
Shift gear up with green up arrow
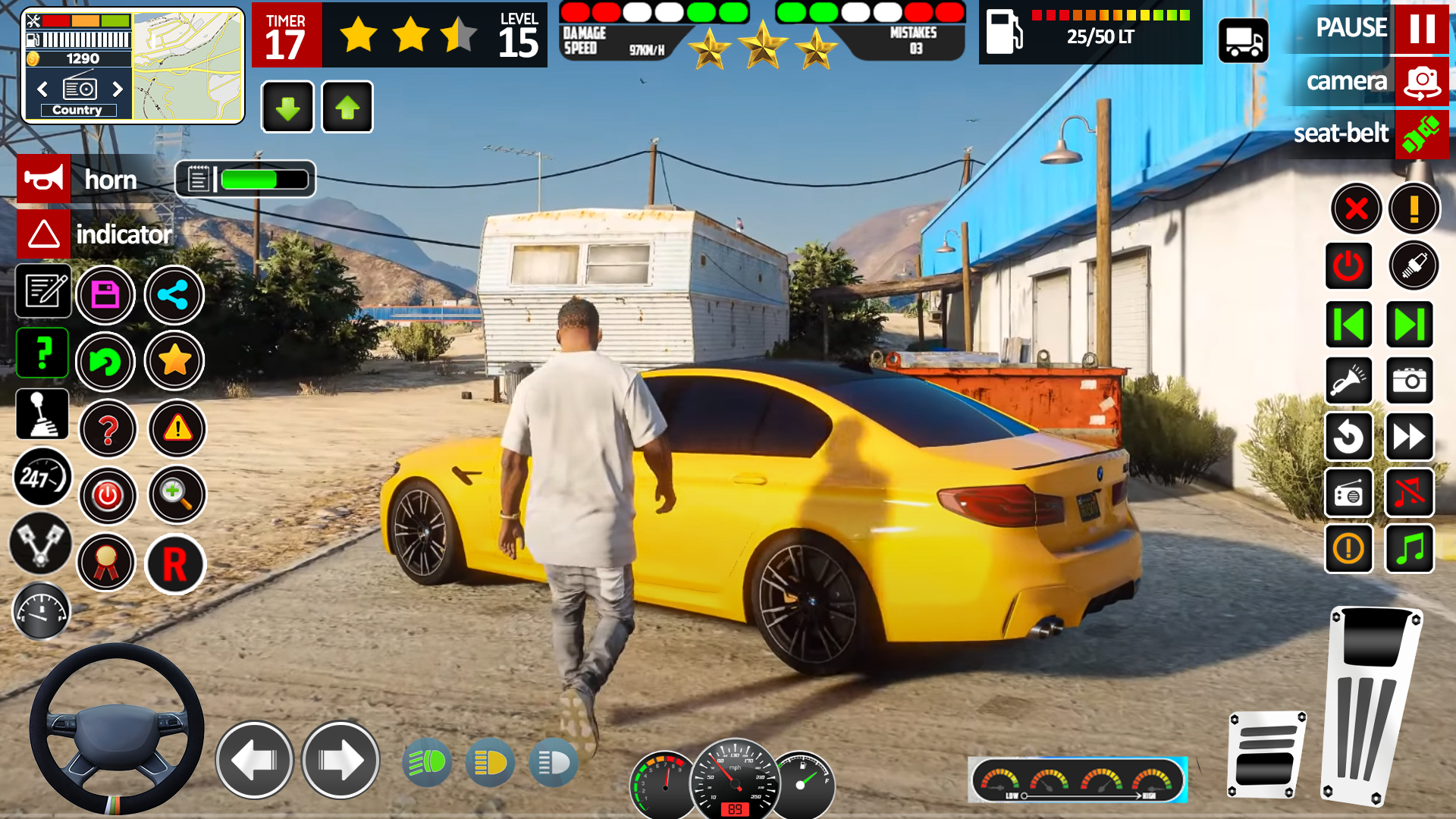[x=347, y=107]
